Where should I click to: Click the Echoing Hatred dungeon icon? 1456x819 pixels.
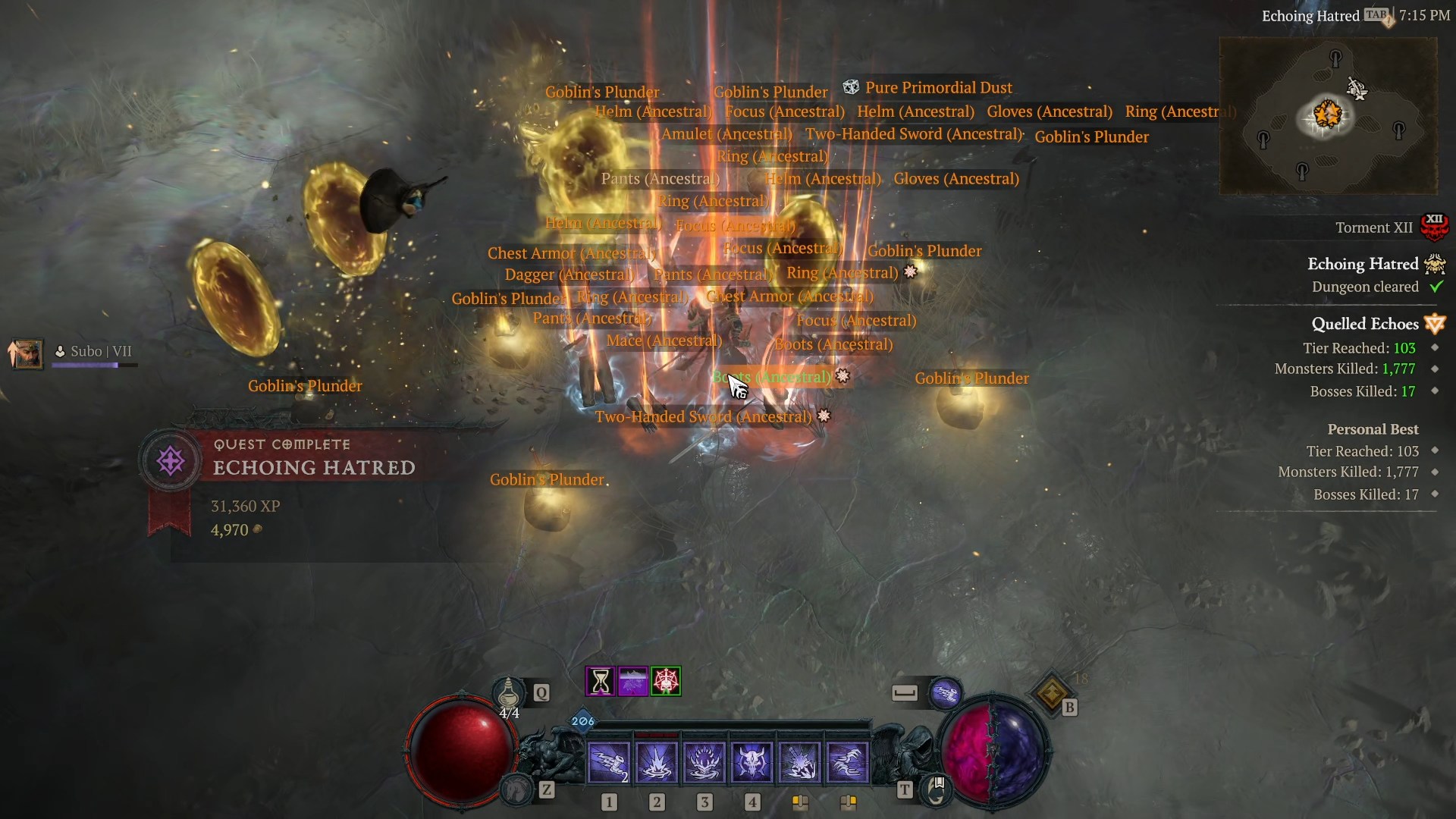pyautogui.click(x=1436, y=265)
